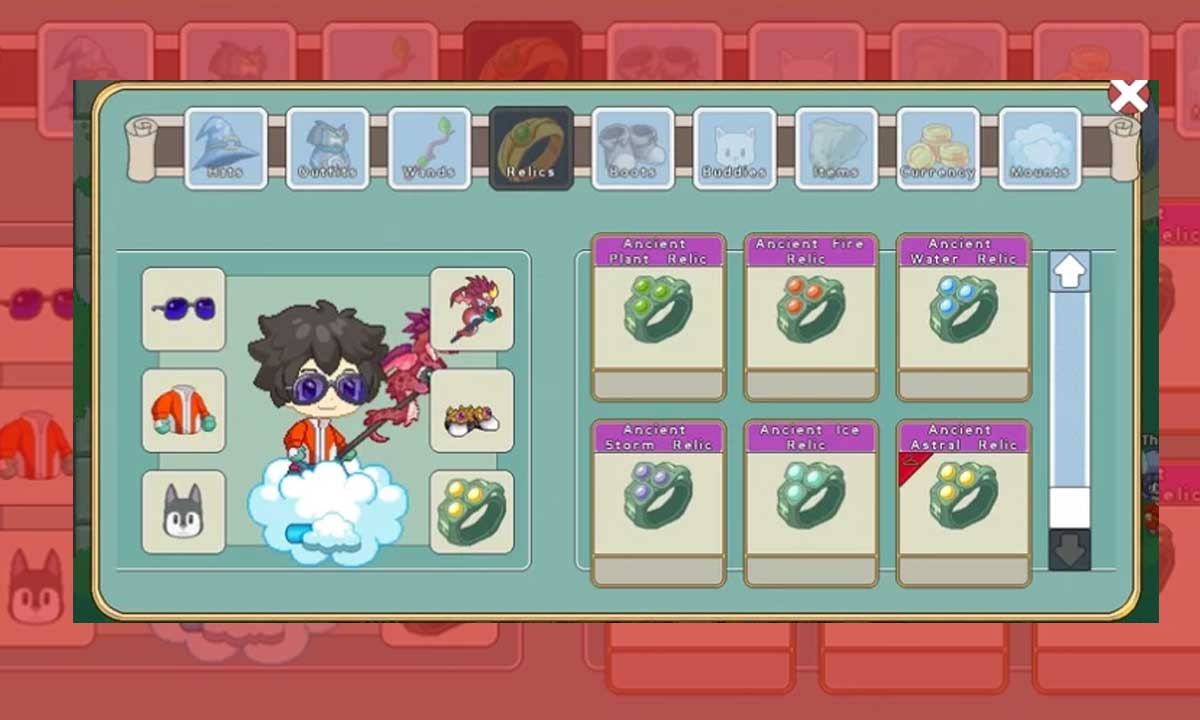View the Items tab
Screen dimensions: 1200x720
(836, 148)
